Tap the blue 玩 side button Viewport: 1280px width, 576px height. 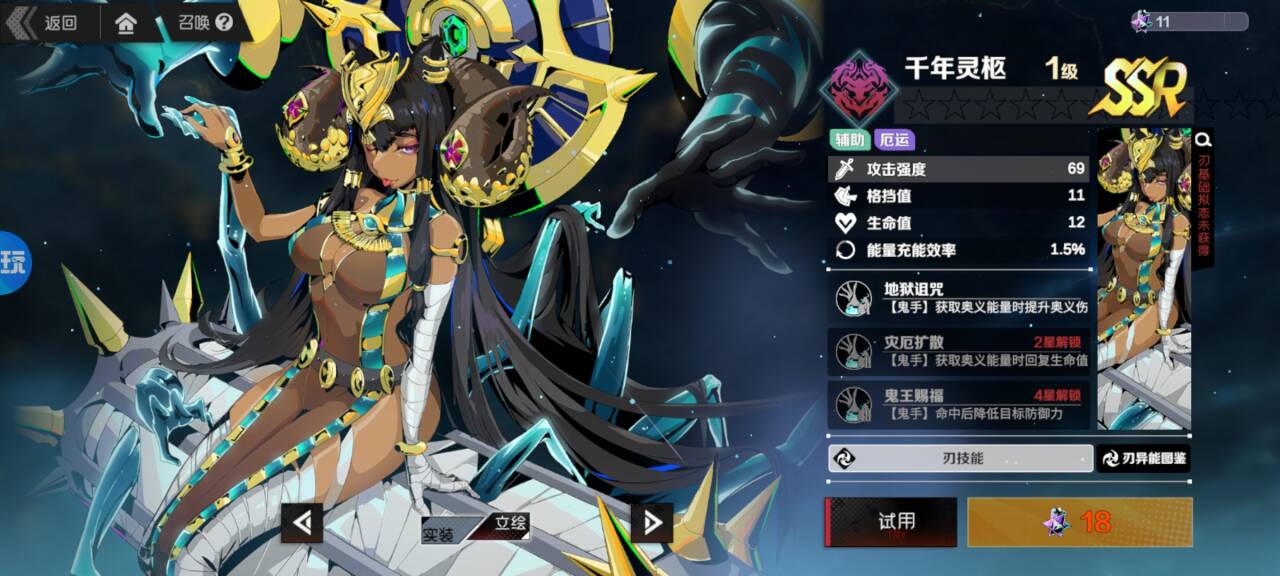click(13, 264)
